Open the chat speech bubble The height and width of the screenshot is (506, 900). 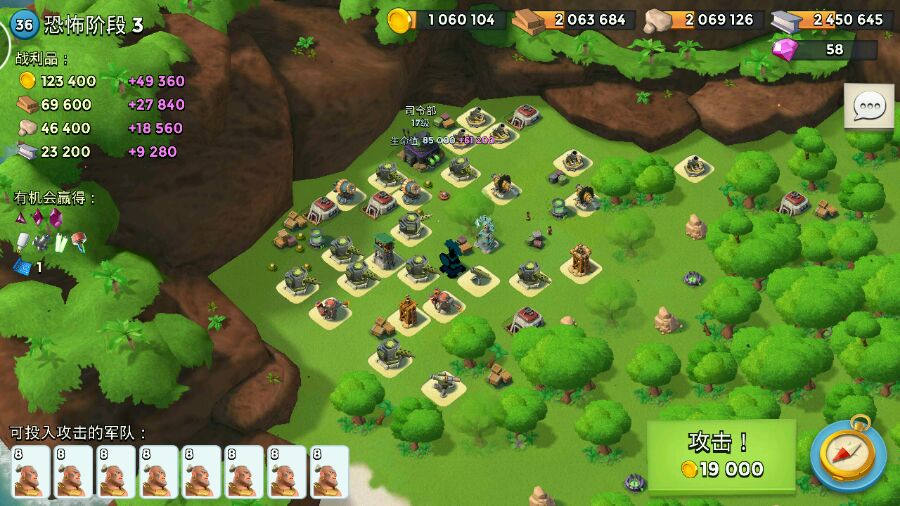pyautogui.click(x=869, y=106)
